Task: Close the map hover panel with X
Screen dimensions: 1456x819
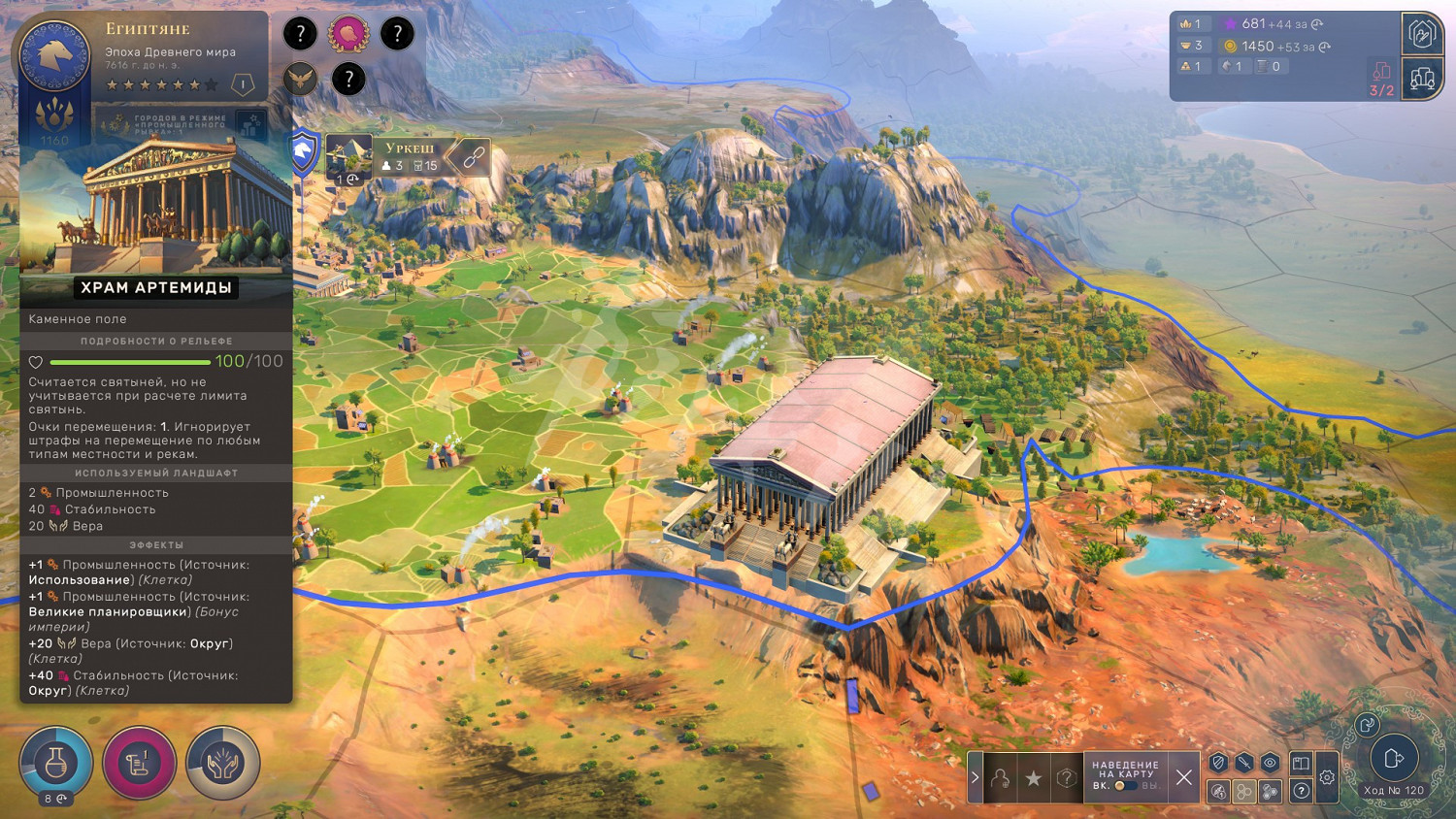Action: [1183, 777]
